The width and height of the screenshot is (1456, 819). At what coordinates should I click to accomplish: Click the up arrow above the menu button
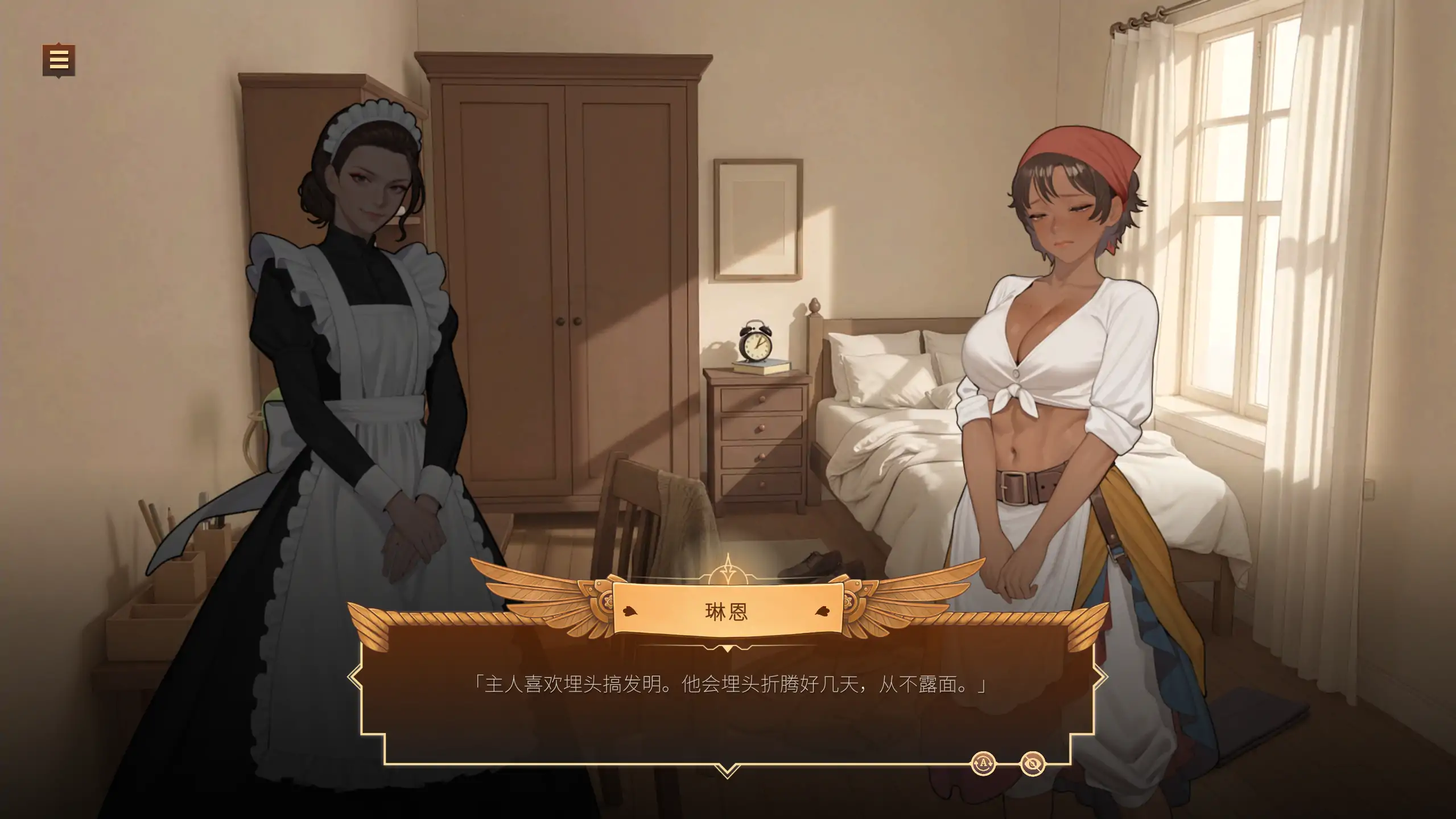[x=59, y=44]
